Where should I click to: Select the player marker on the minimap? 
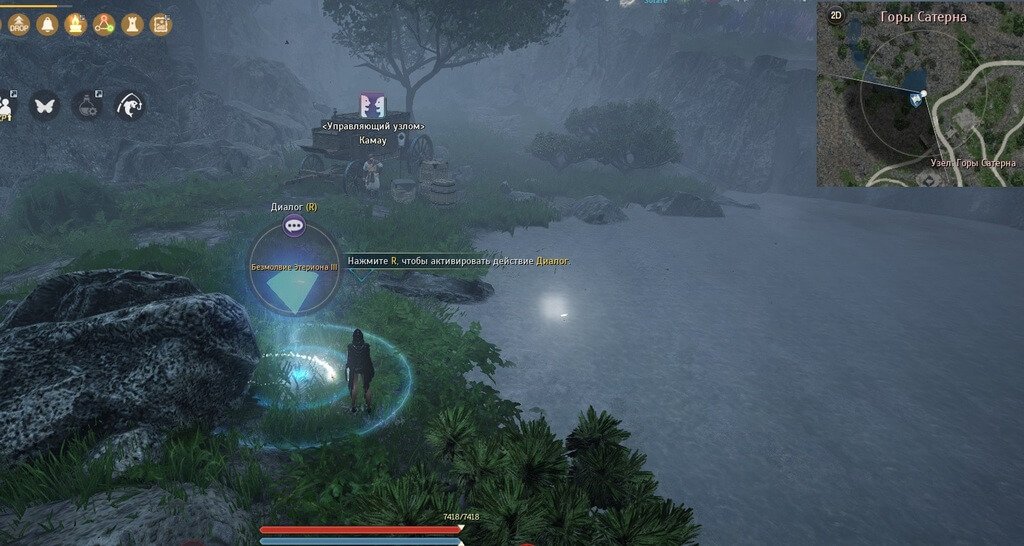click(x=917, y=98)
